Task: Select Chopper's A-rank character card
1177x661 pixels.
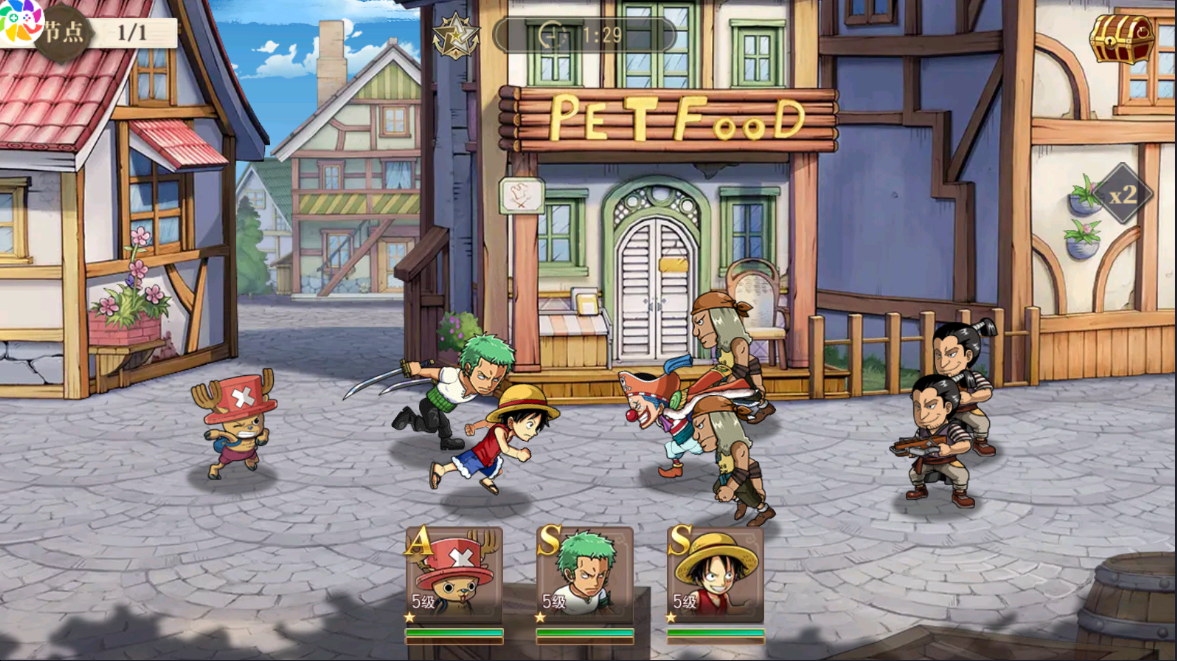Action: [x=454, y=577]
